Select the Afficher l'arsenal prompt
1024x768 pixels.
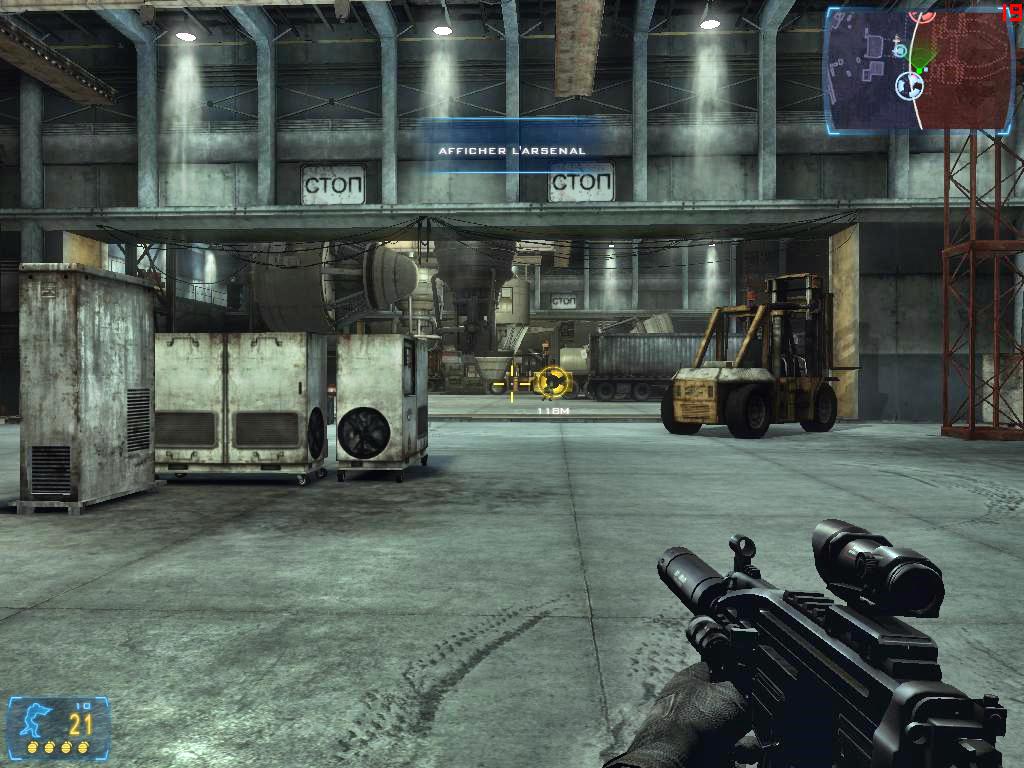(x=512, y=151)
